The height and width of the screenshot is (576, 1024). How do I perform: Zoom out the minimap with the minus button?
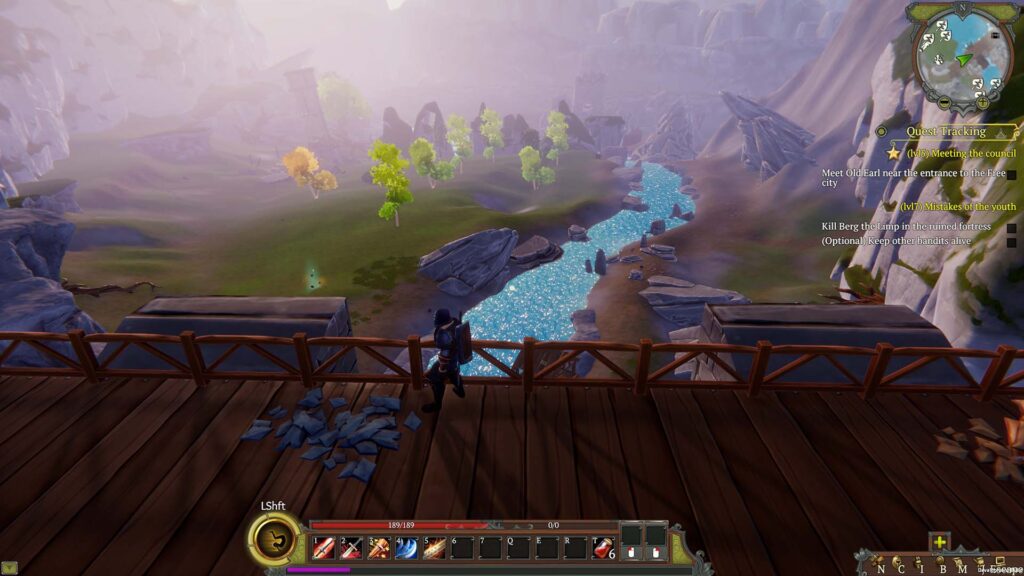click(x=944, y=103)
